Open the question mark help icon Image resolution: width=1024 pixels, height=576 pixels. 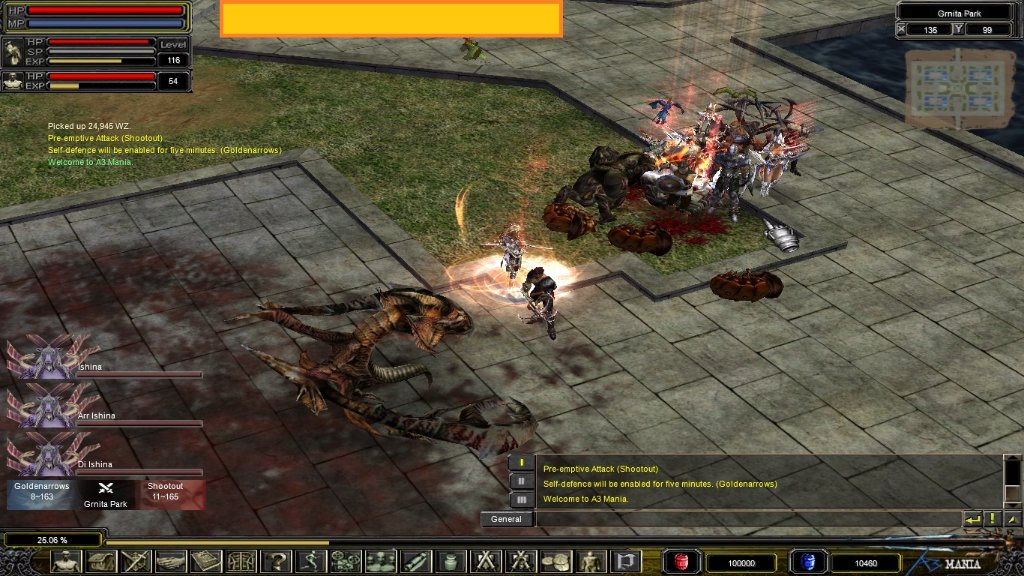pos(275,562)
